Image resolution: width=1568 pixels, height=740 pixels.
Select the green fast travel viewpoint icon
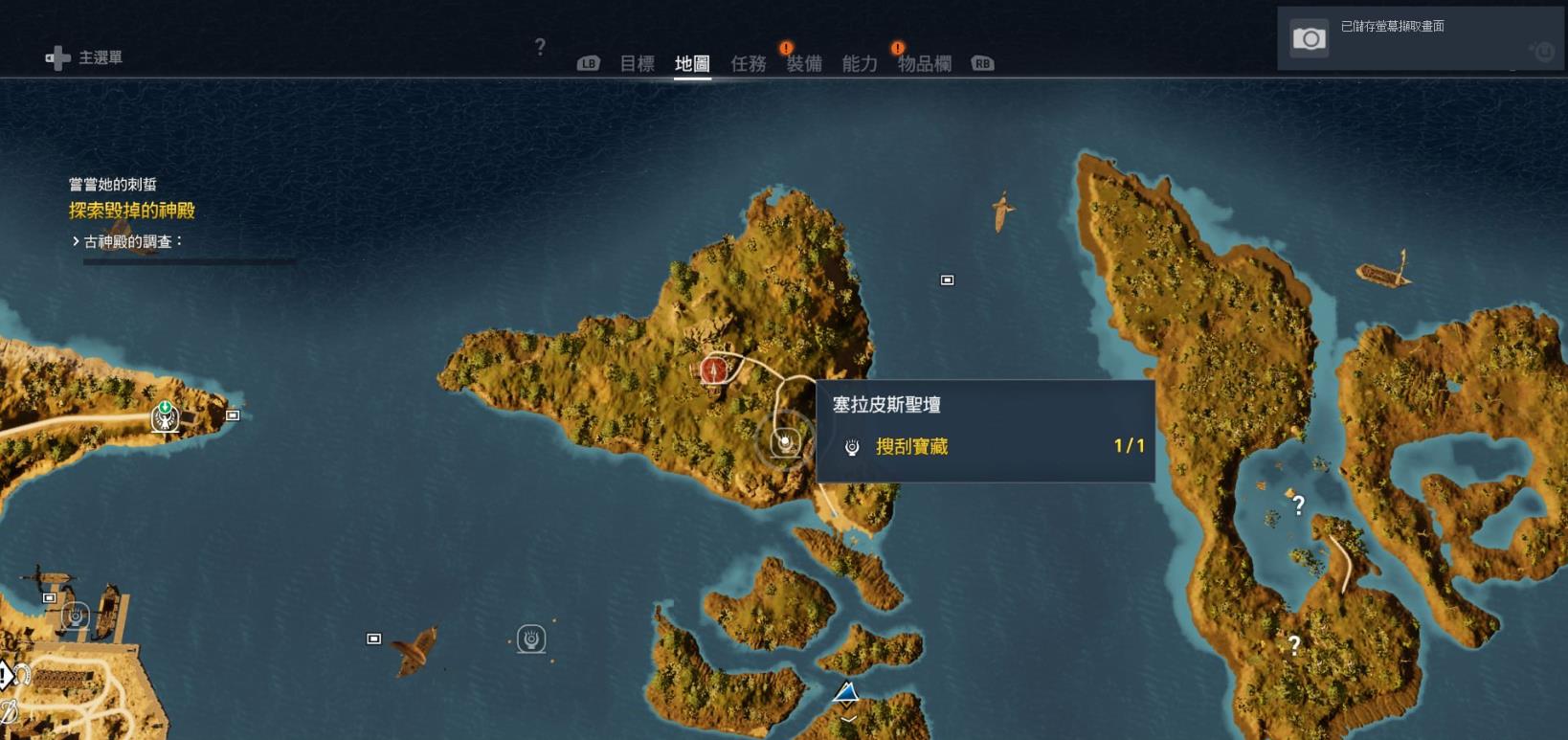165,417
